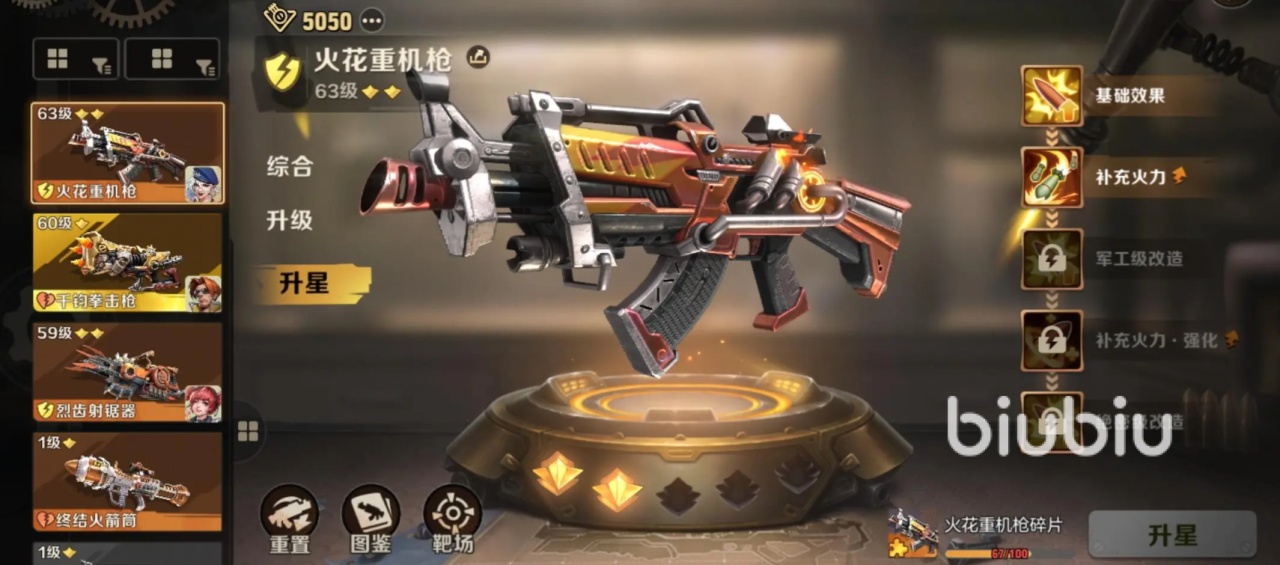Open the 图鉴 codex

point(371,519)
